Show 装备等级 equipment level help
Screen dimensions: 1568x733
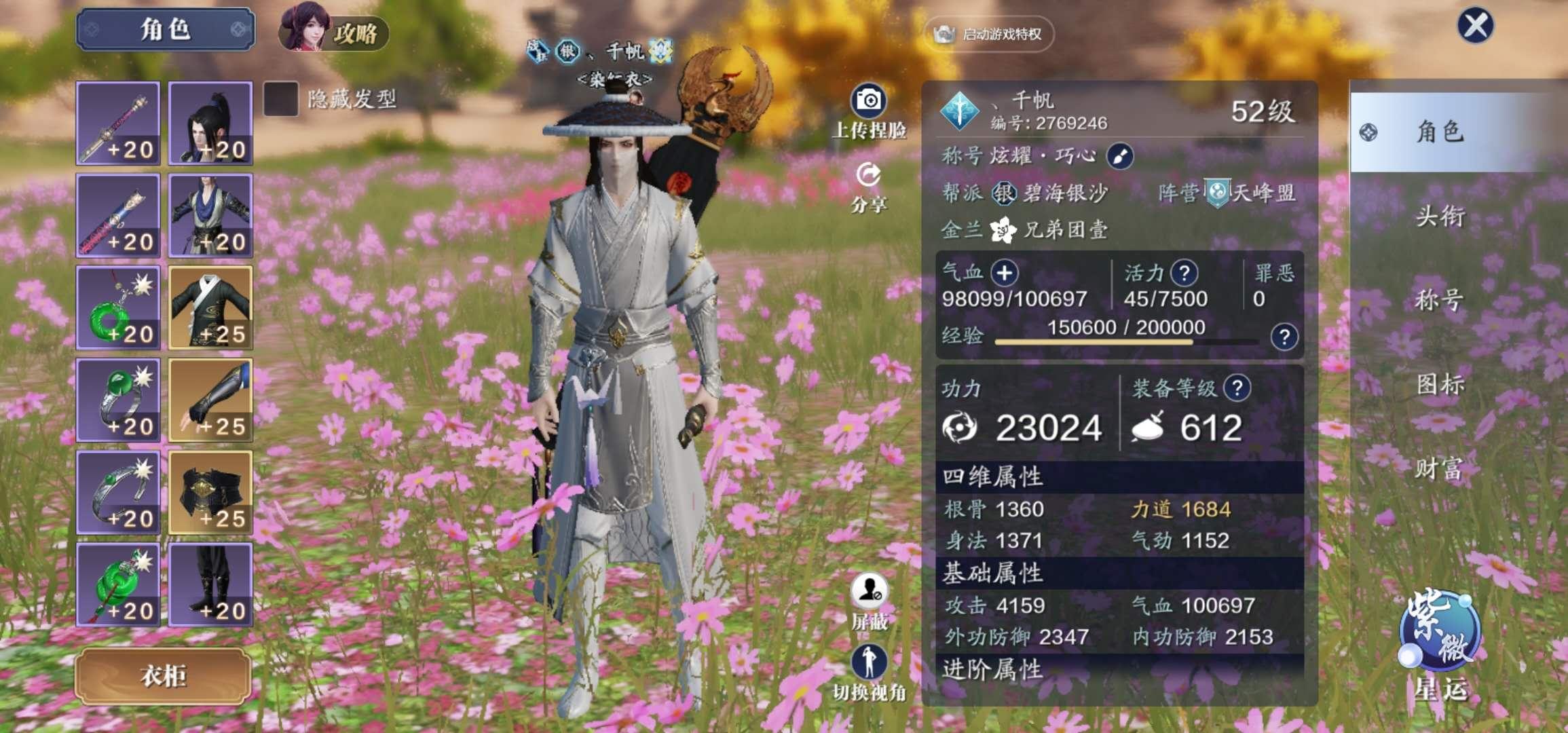tap(1237, 388)
